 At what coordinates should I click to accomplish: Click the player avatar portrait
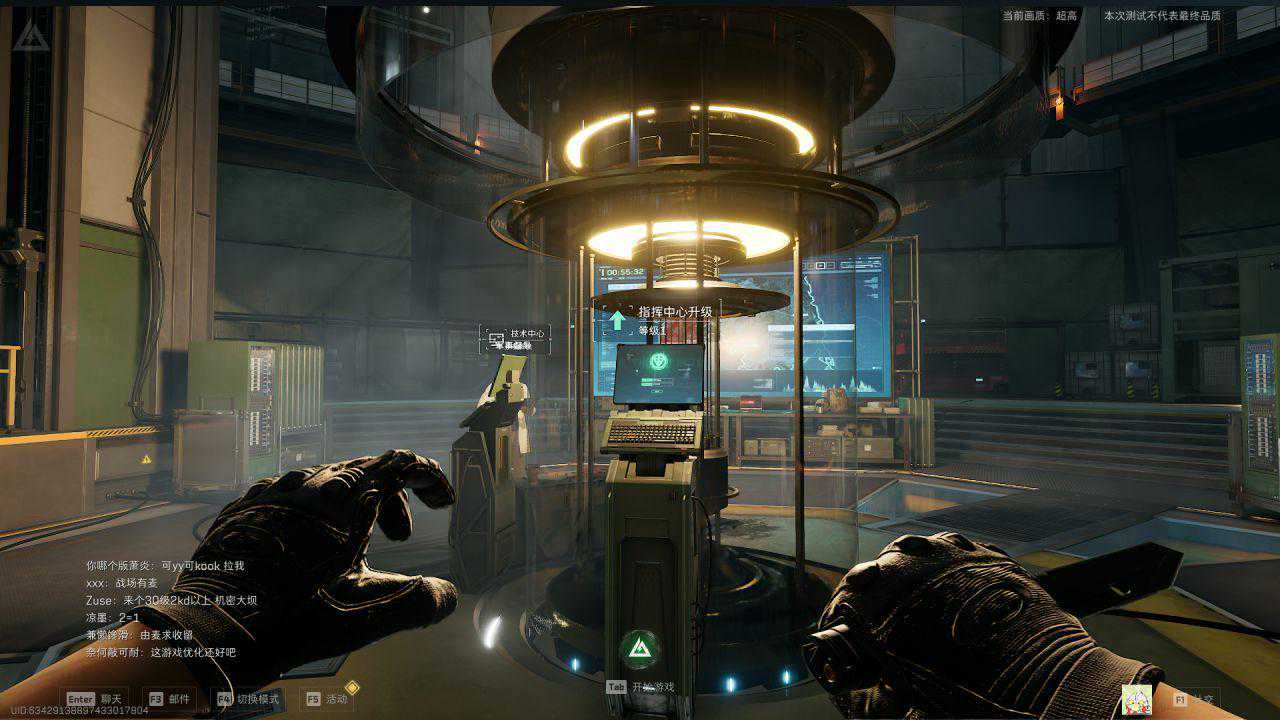[1136, 699]
